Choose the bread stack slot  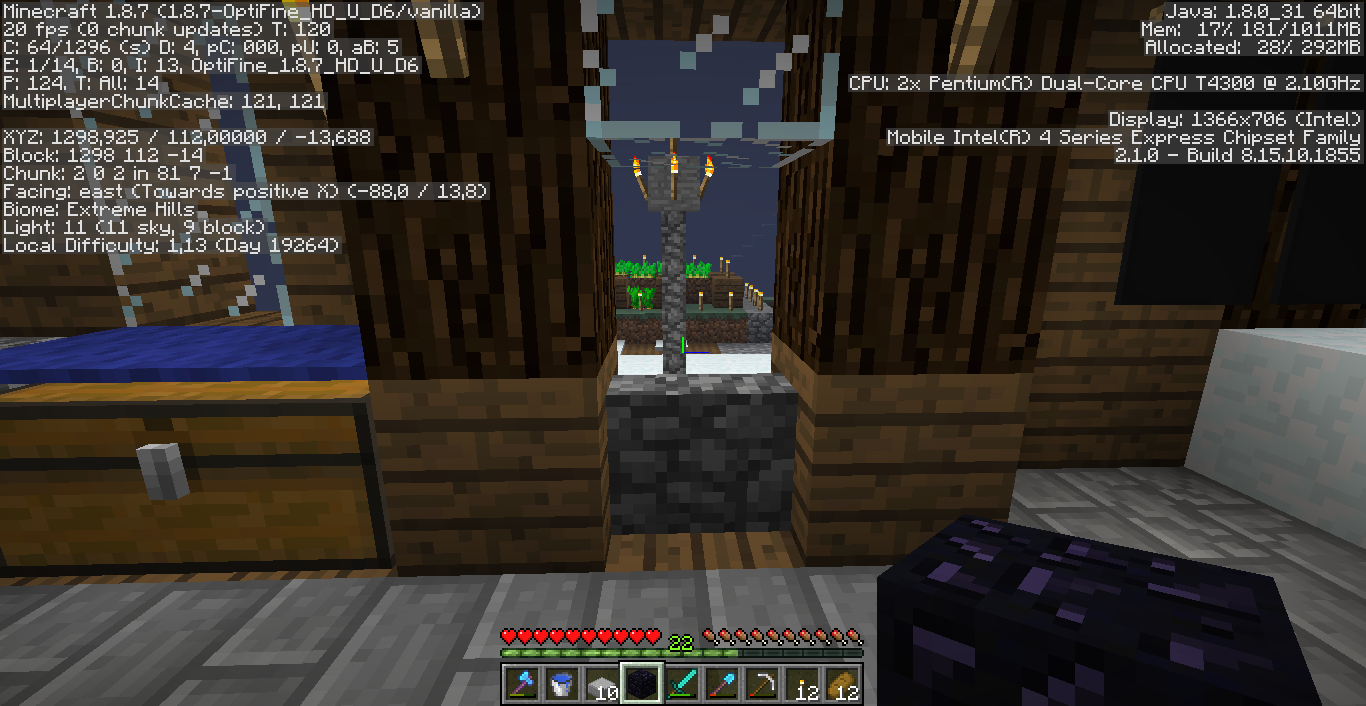(x=842, y=684)
